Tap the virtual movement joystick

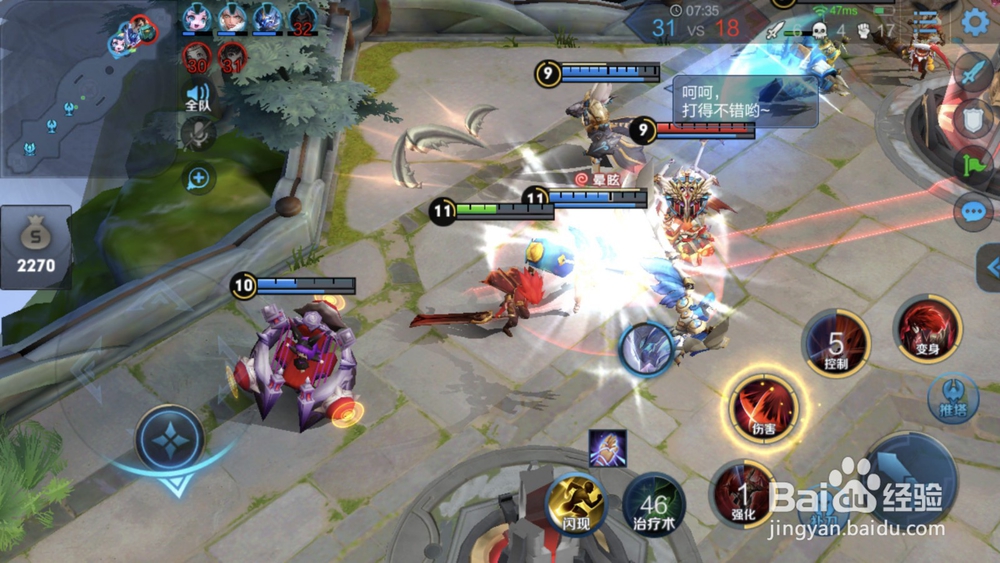coord(170,438)
